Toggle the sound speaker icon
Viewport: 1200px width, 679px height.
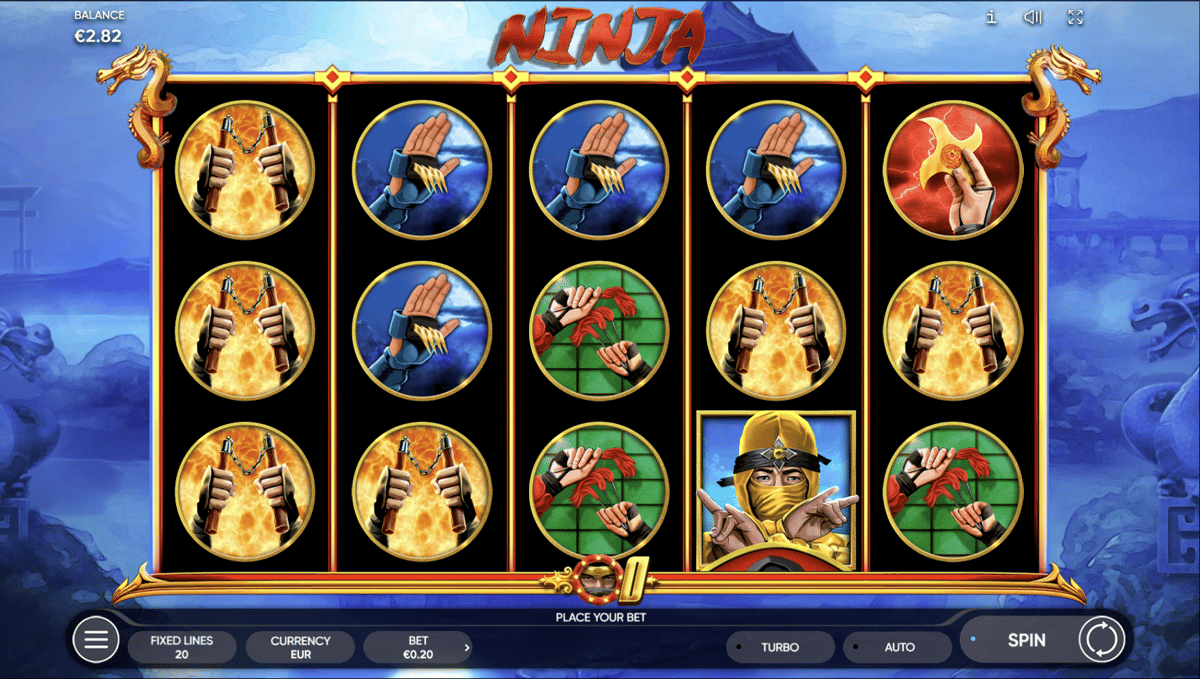1034,17
